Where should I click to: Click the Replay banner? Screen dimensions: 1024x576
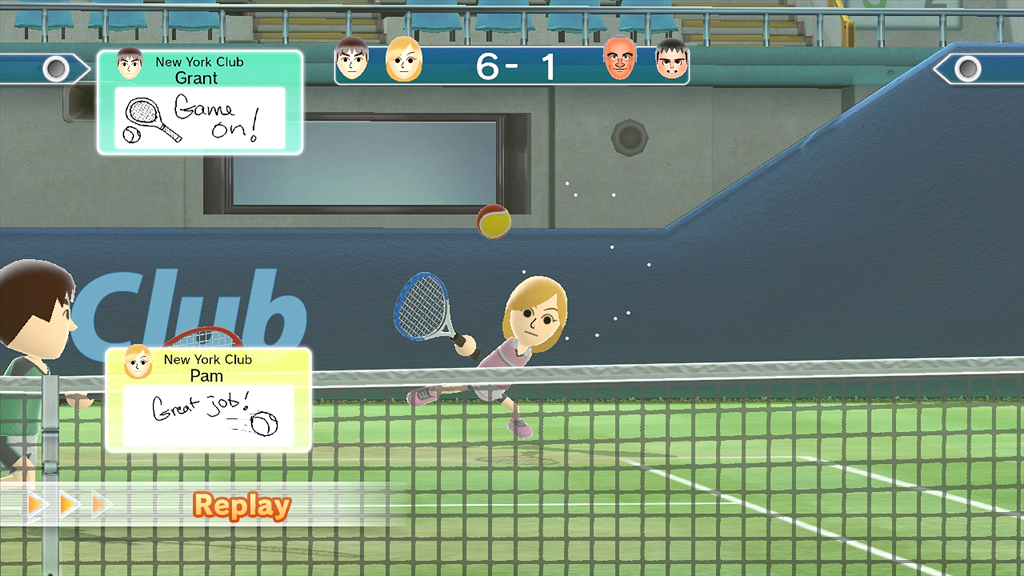click(242, 505)
